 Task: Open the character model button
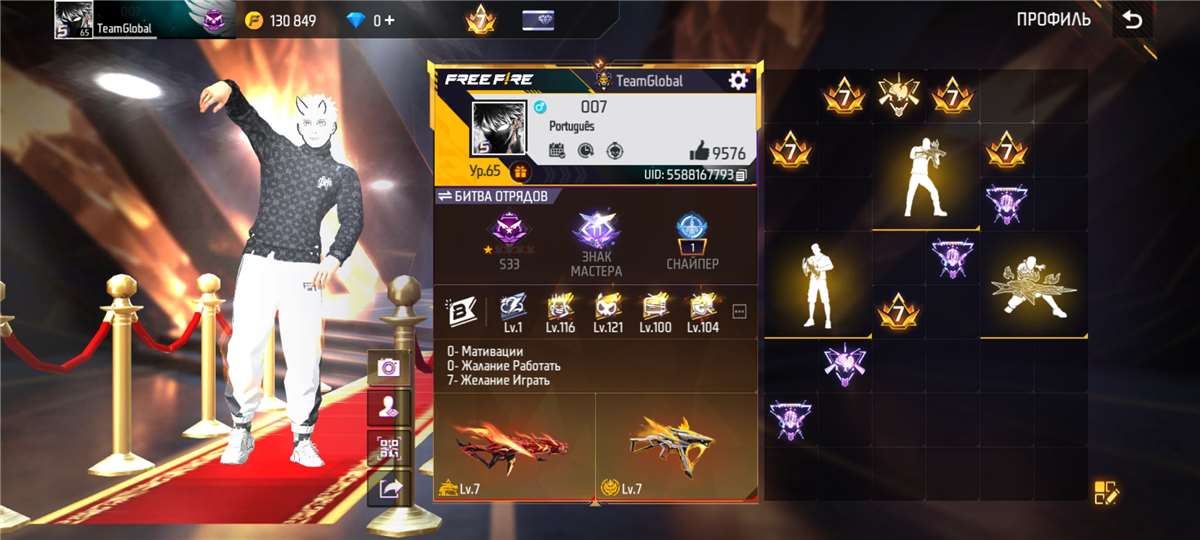388,407
